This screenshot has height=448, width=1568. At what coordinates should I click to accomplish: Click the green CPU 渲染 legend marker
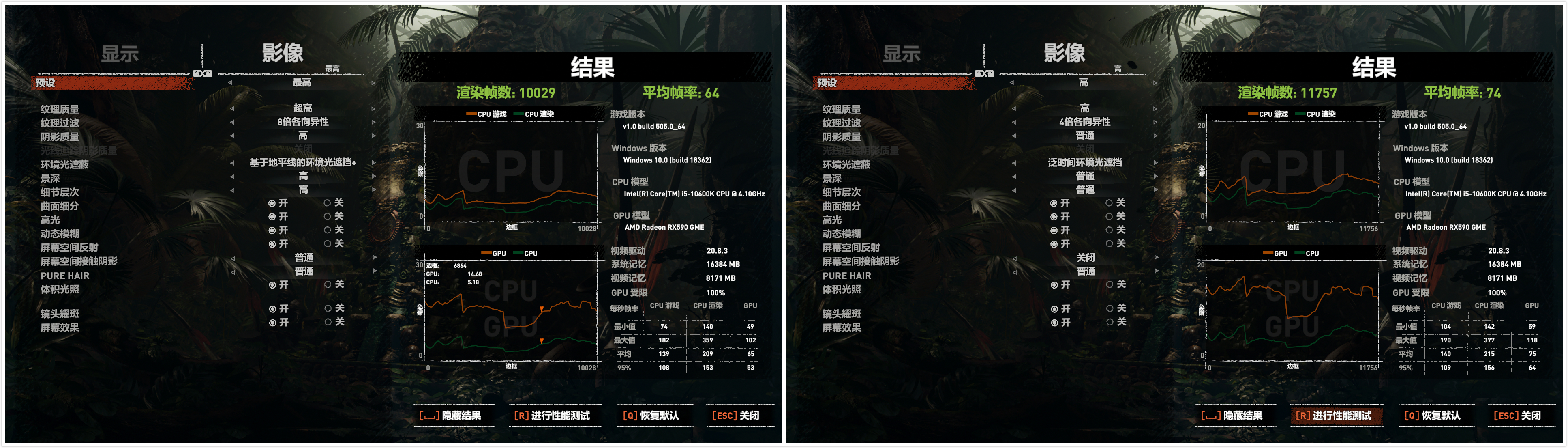pos(518,114)
